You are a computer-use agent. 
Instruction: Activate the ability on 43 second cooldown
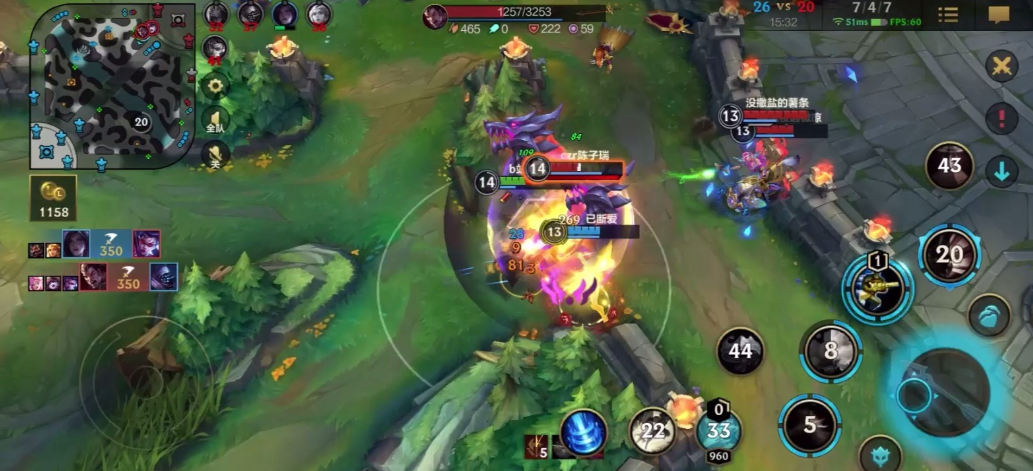tap(949, 167)
